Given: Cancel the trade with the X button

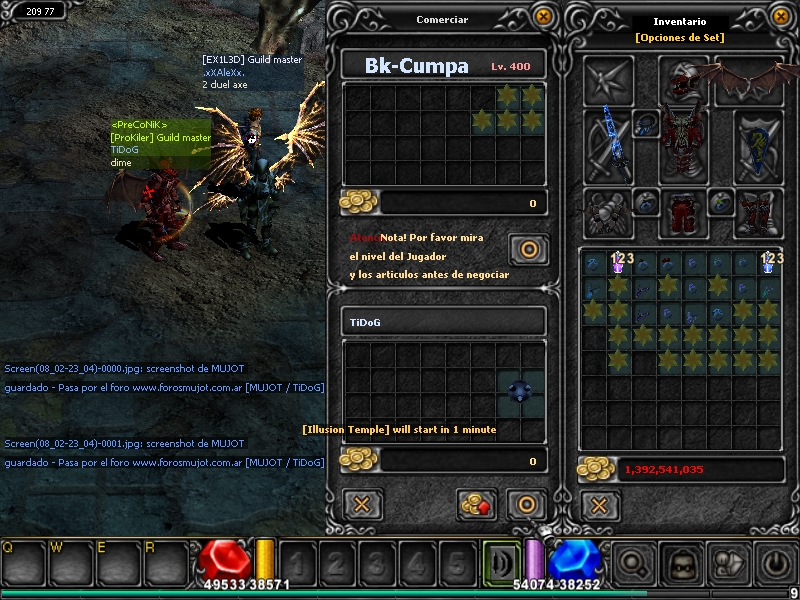Looking at the screenshot, I should (362, 503).
